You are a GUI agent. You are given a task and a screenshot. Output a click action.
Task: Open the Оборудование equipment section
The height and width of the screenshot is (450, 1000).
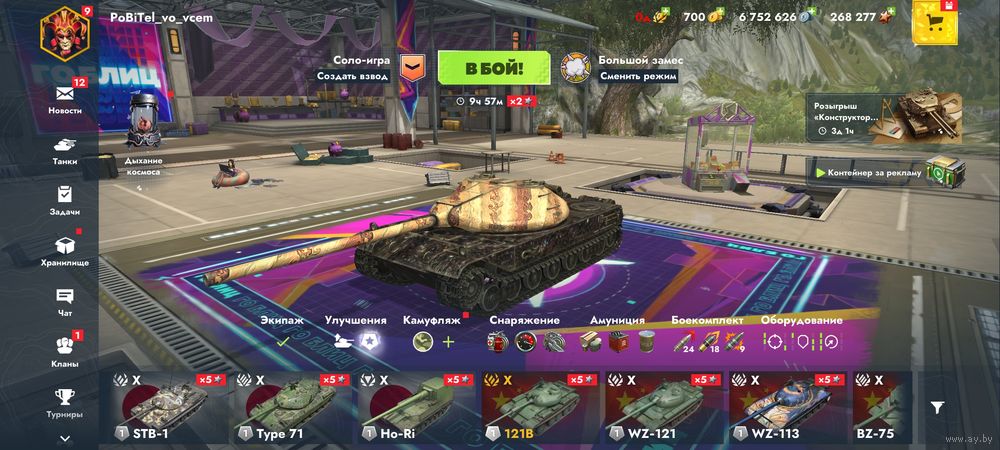800,334
